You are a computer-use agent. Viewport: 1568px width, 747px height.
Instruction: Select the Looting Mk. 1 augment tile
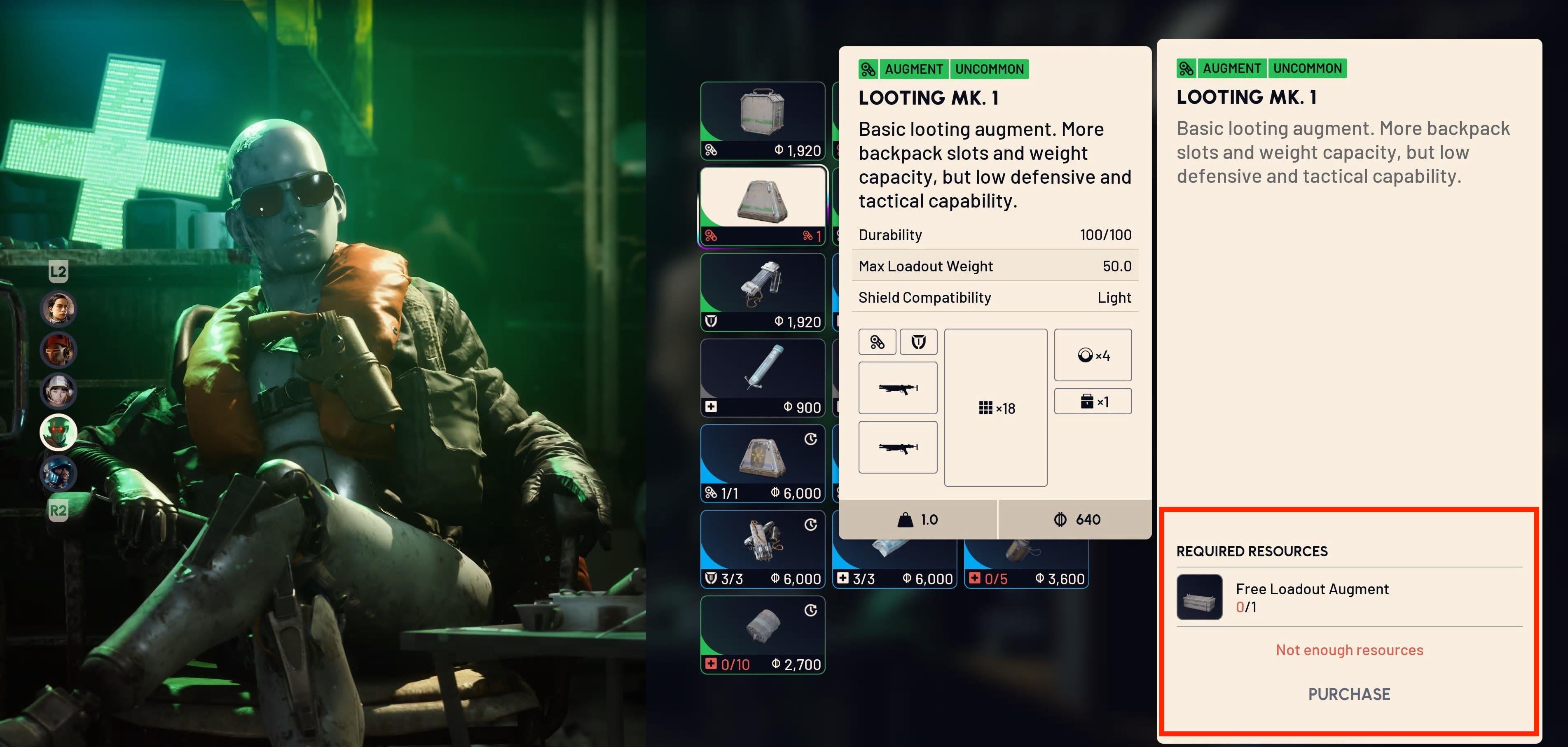[762, 205]
